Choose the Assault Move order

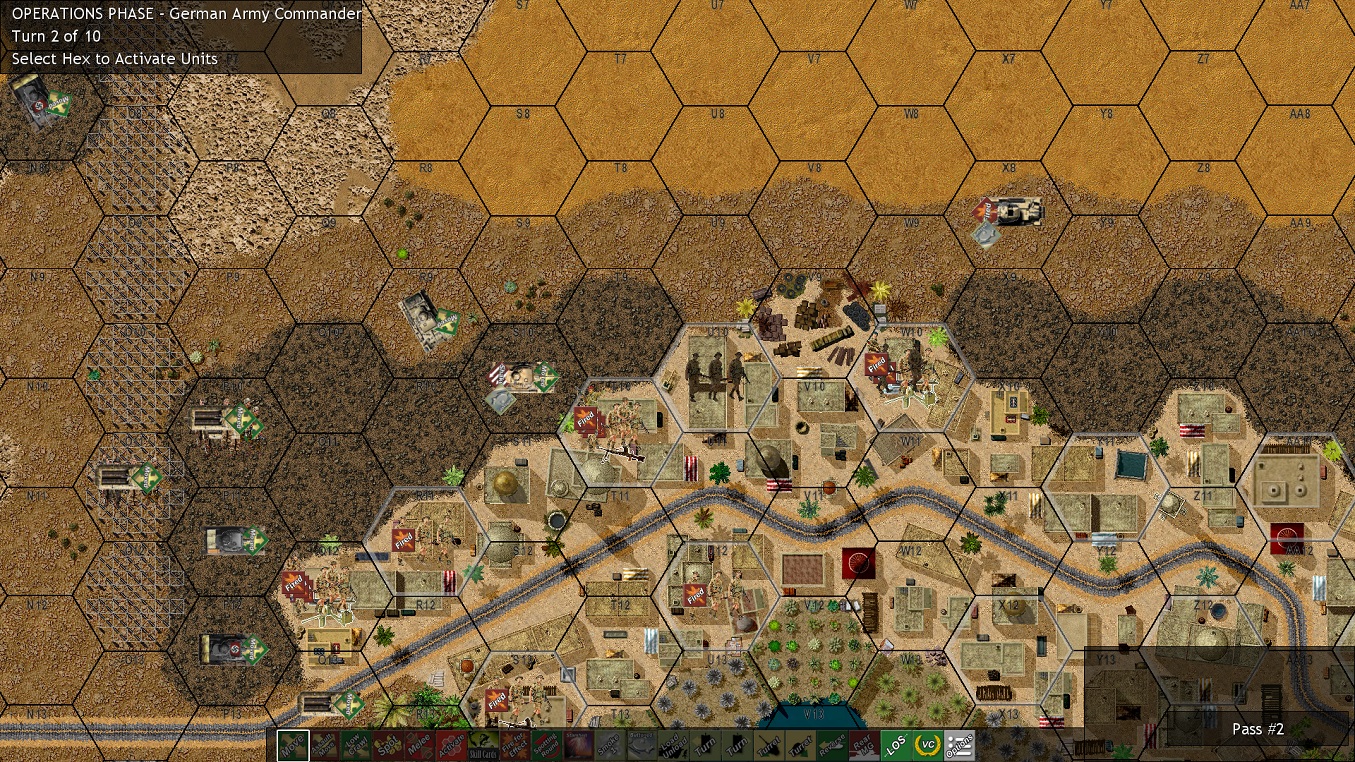tap(326, 745)
